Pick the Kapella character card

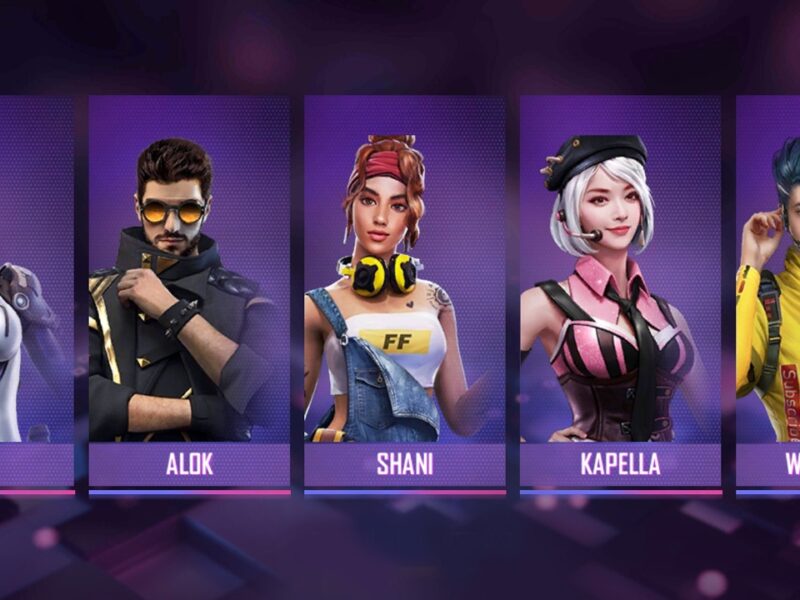(620, 290)
